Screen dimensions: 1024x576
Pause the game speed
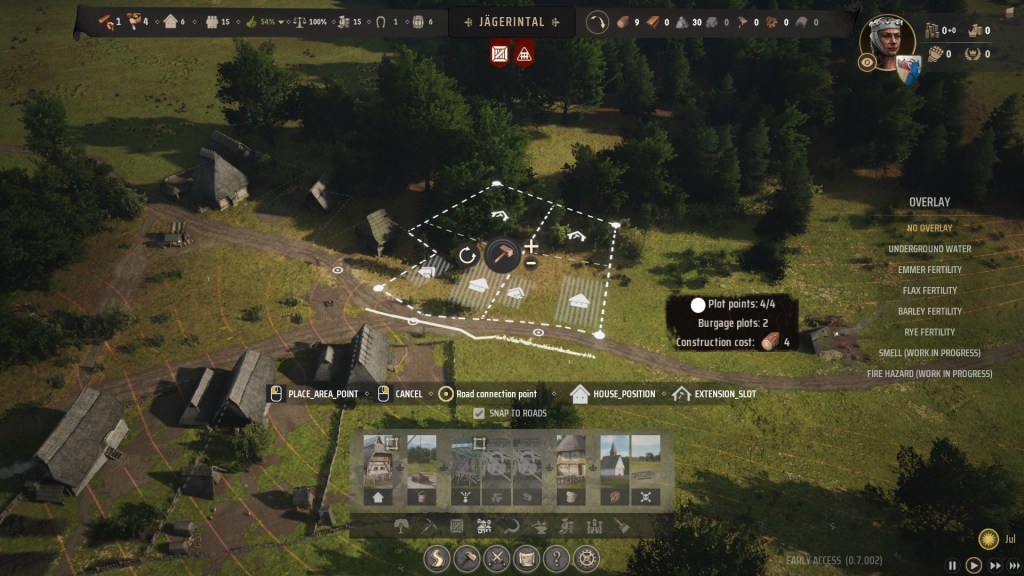click(953, 566)
